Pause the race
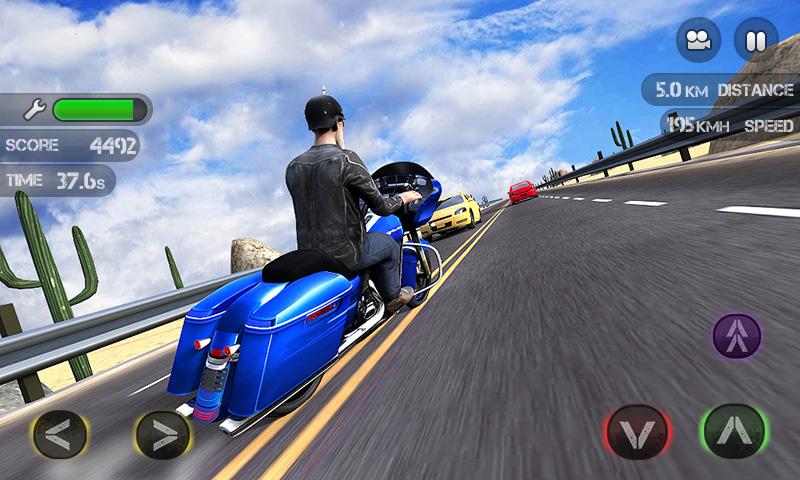 [x=755, y=40]
